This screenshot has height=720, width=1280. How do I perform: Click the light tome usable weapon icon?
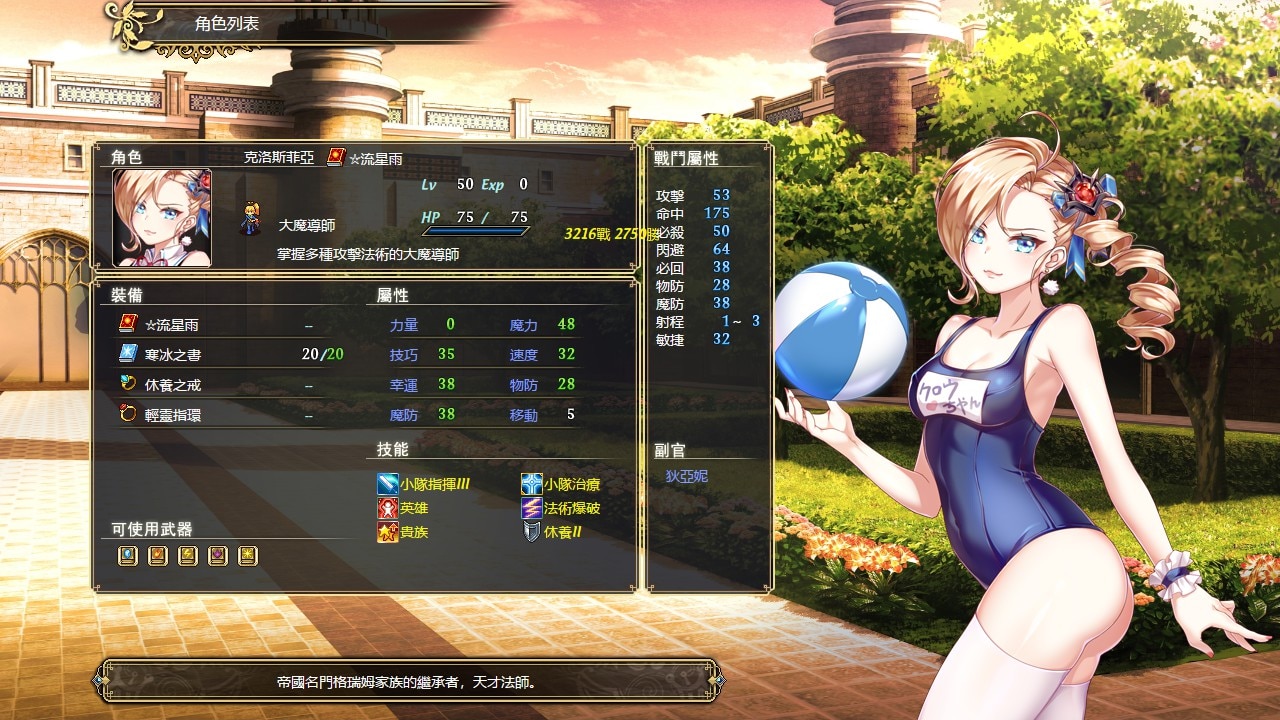click(247, 556)
